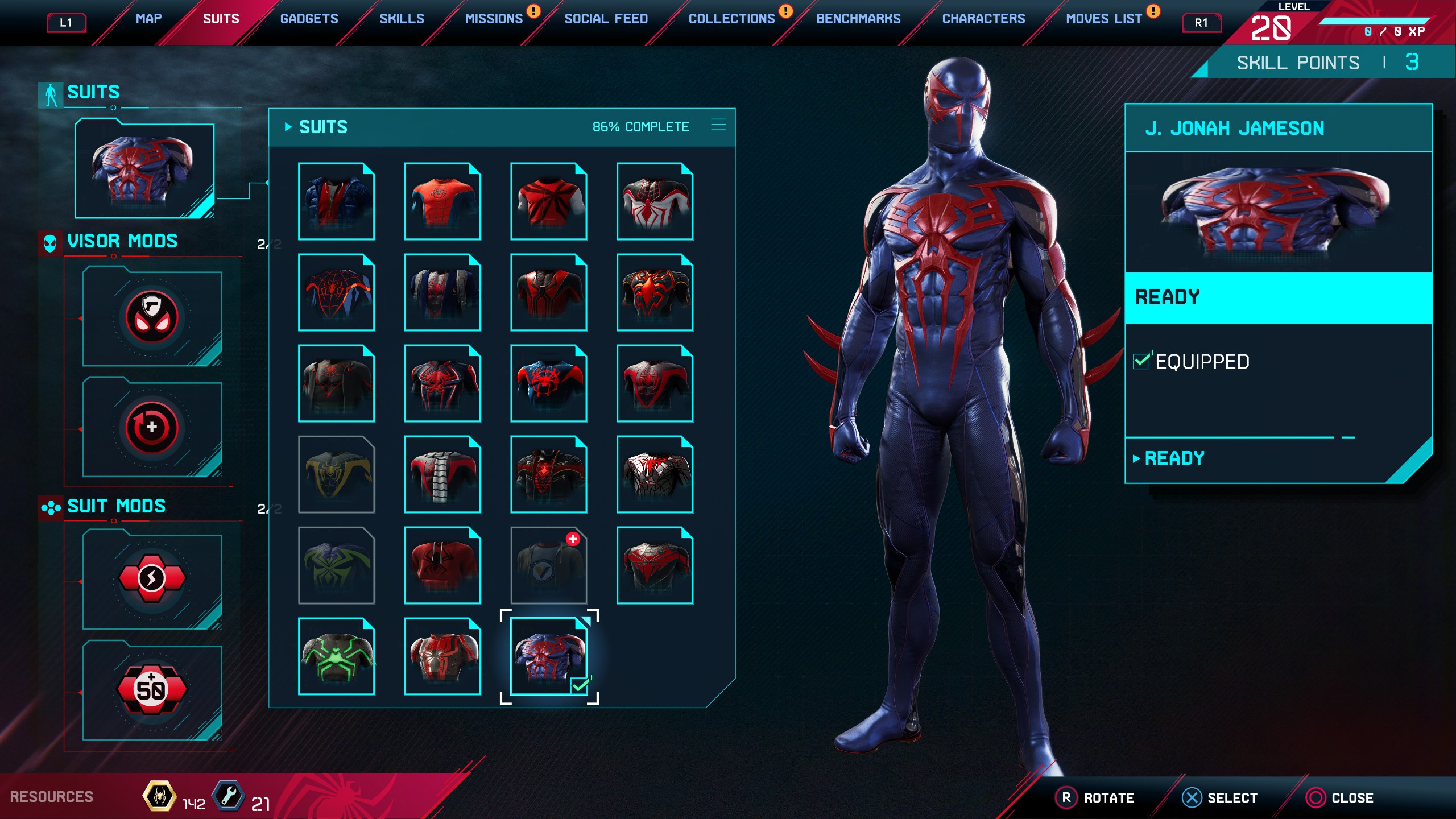Open the list view menu atop the Suits grid
Image resolution: width=1456 pixels, height=819 pixels.
click(719, 125)
